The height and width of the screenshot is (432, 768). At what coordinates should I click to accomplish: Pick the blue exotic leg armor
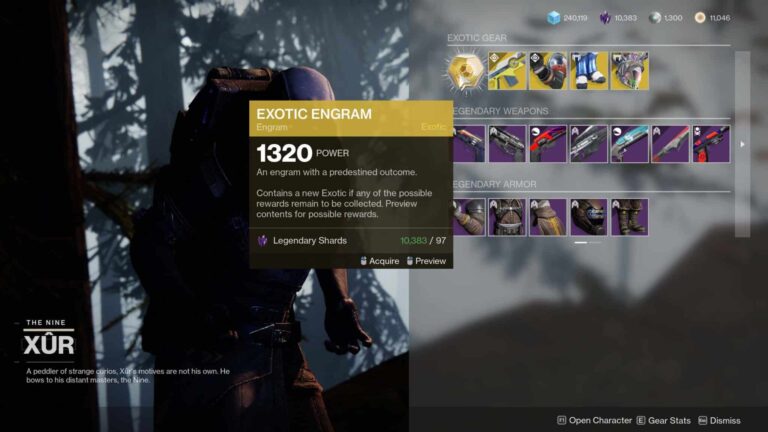[589, 71]
